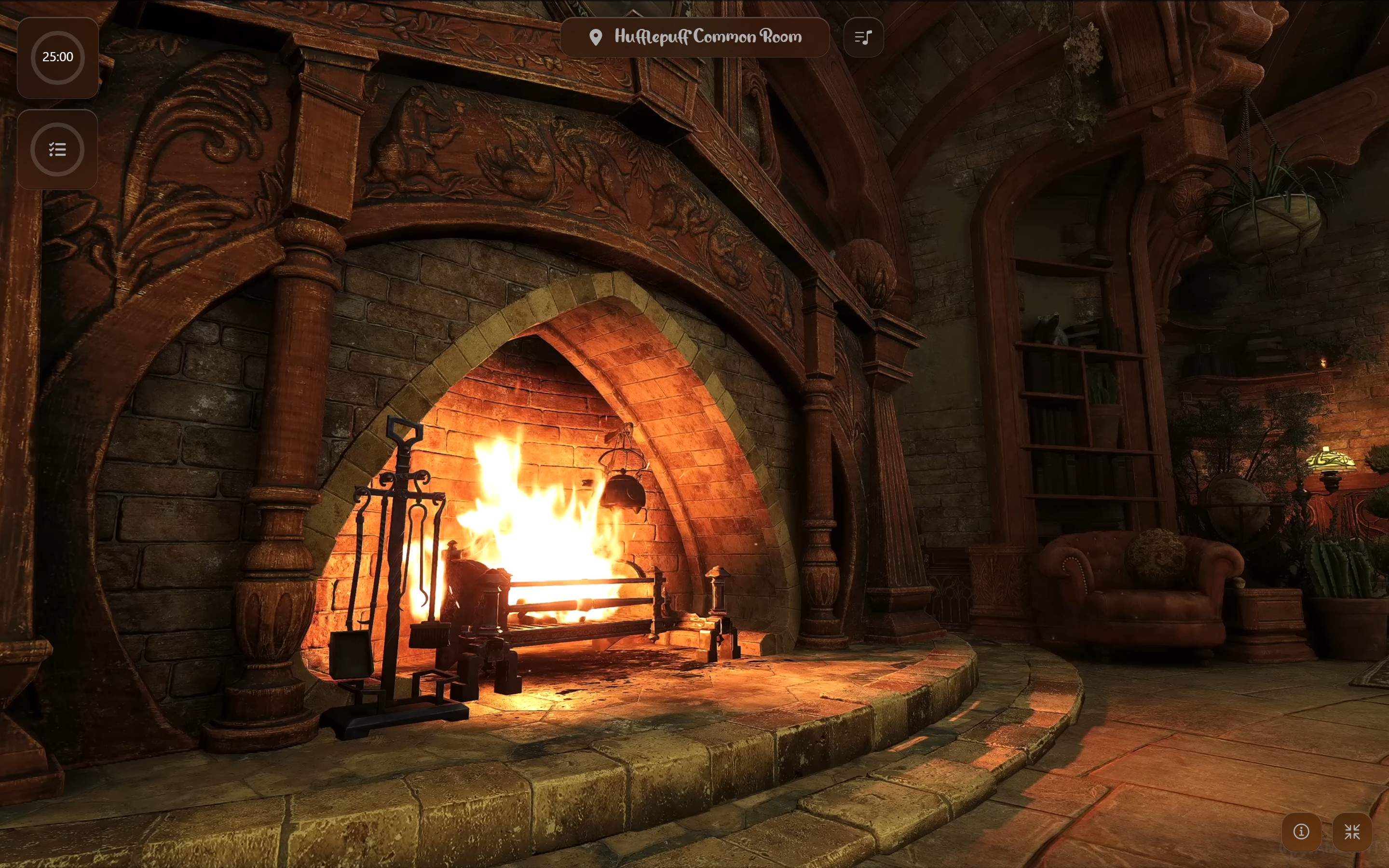Image resolution: width=1389 pixels, height=868 pixels.
Task: Show the info panel
Action: pos(1301,831)
